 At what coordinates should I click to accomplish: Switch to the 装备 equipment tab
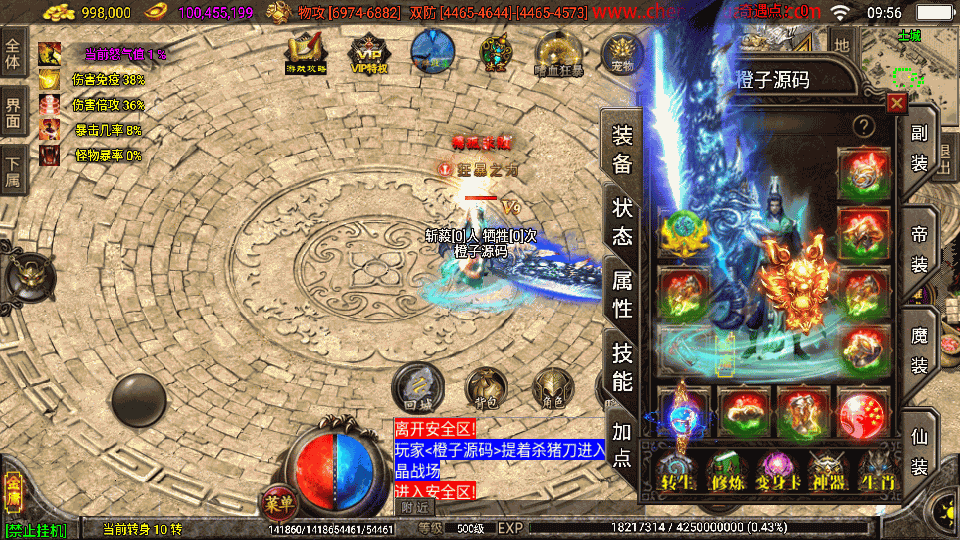tap(622, 150)
